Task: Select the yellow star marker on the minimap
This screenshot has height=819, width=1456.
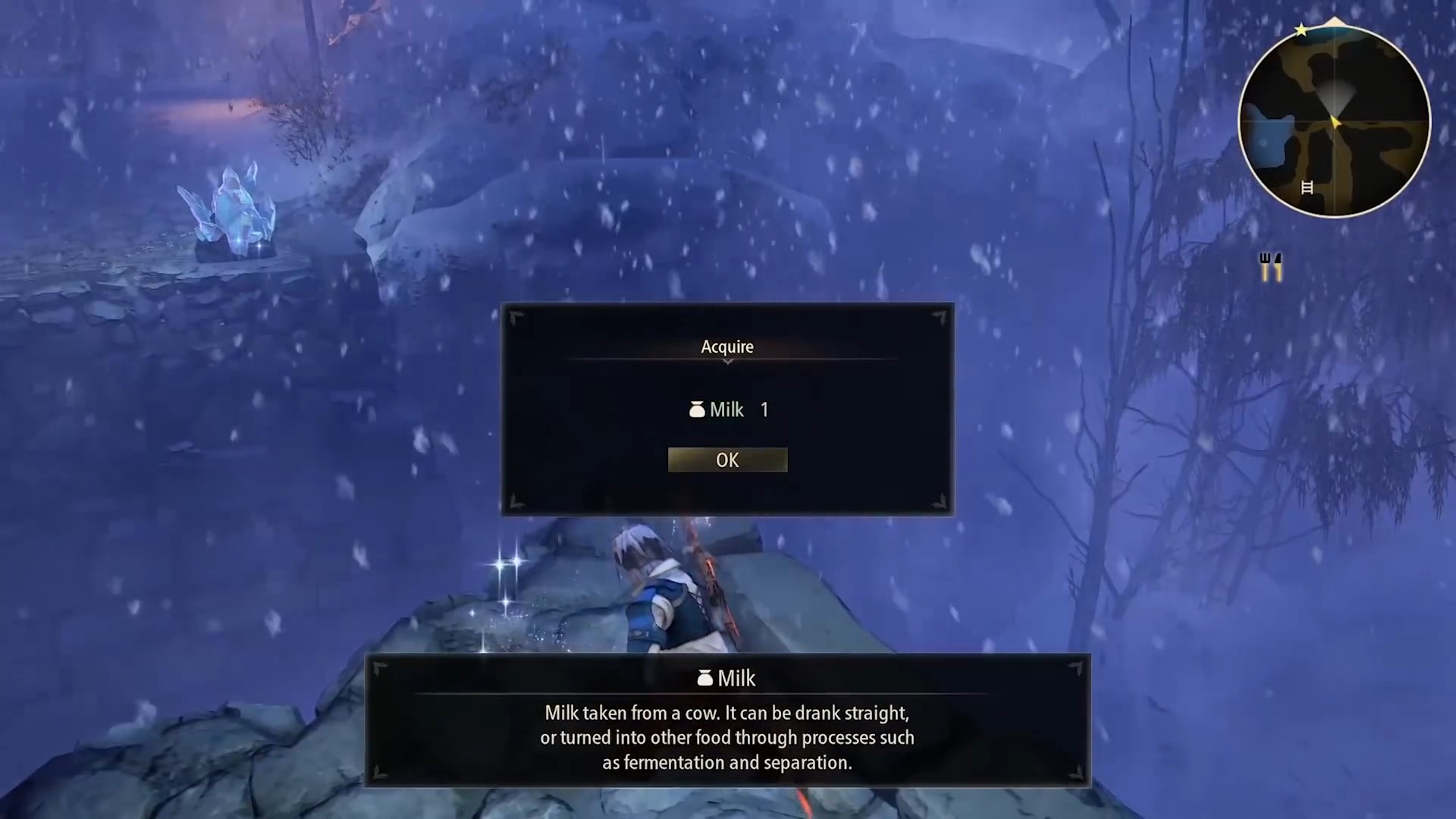Action: pos(1301,30)
